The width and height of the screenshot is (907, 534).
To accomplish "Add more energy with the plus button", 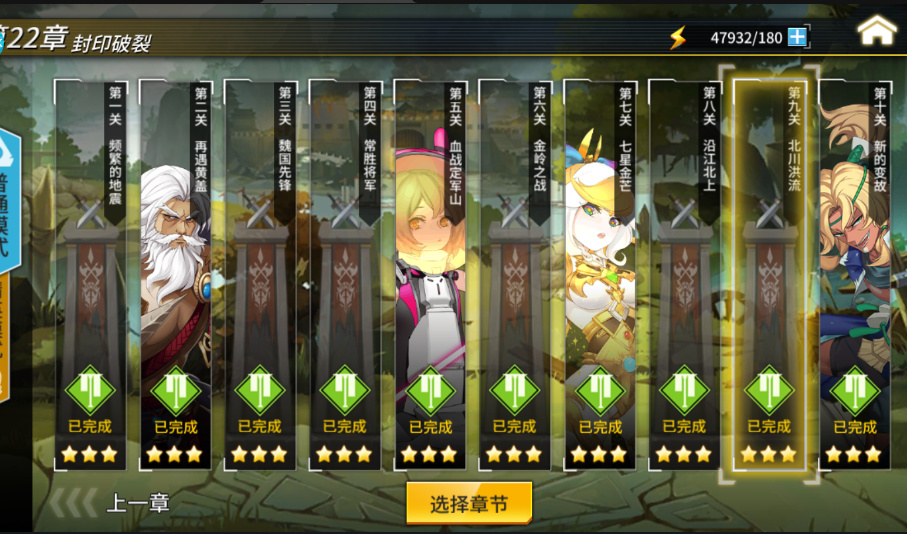I will coord(797,37).
